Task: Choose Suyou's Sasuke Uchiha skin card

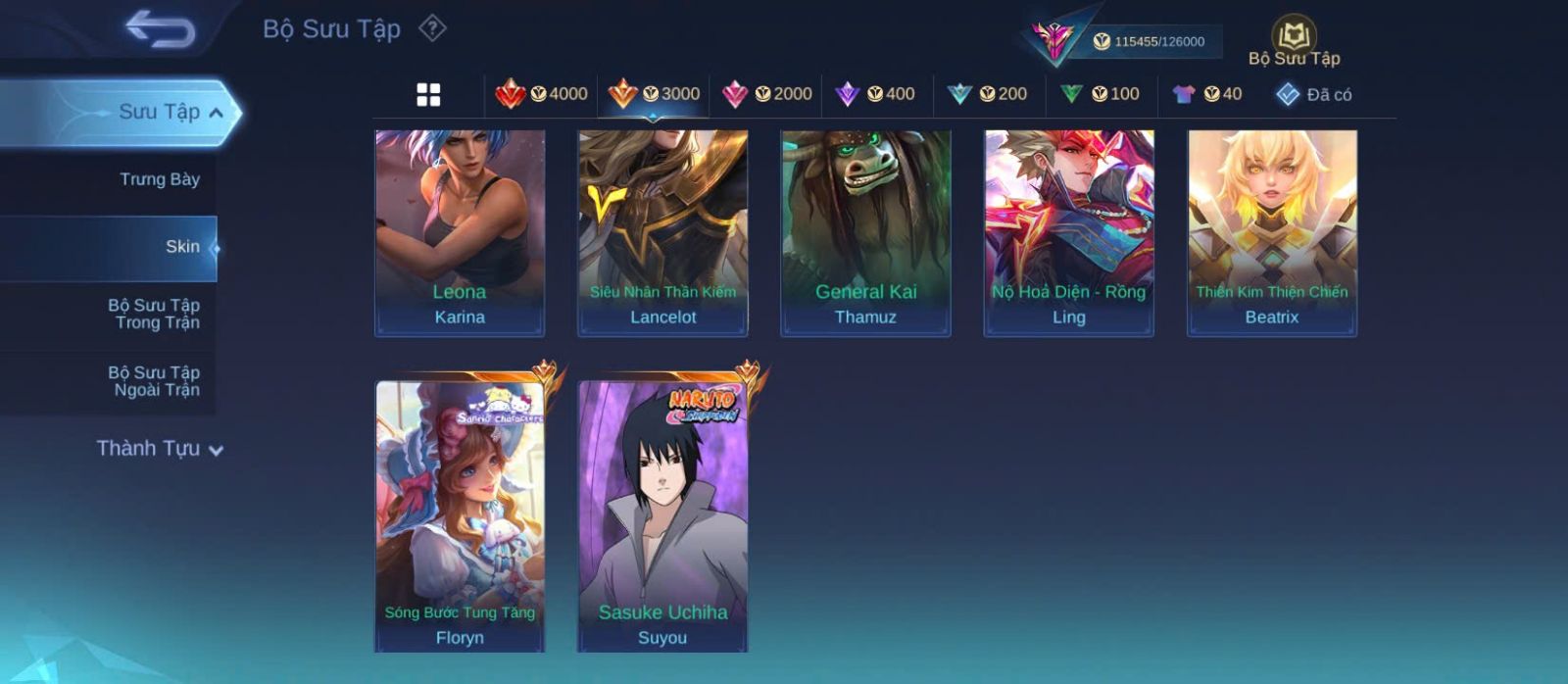Action: tap(662, 516)
